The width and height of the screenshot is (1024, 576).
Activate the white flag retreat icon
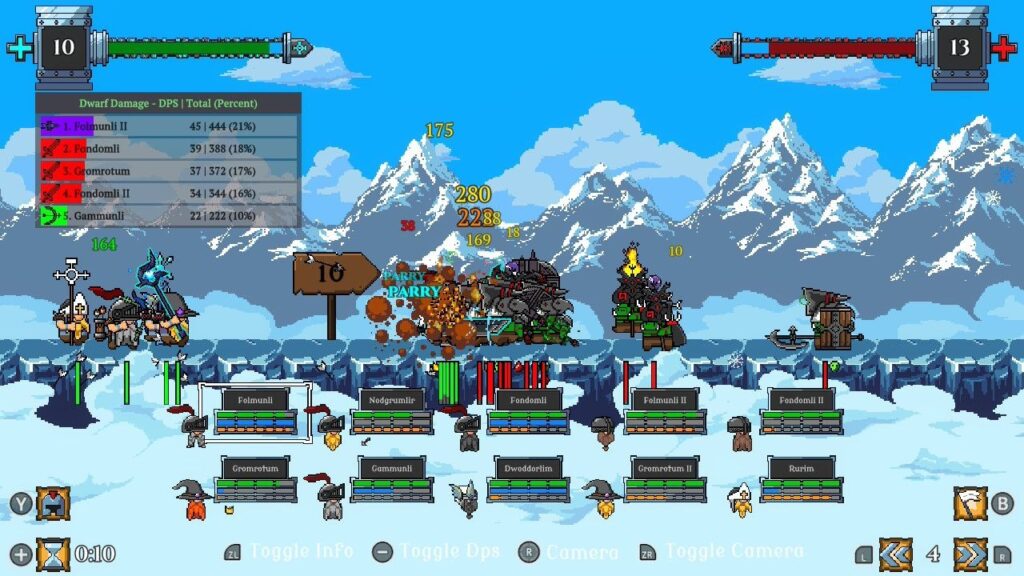pyautogui.click(x=969, y=503)
